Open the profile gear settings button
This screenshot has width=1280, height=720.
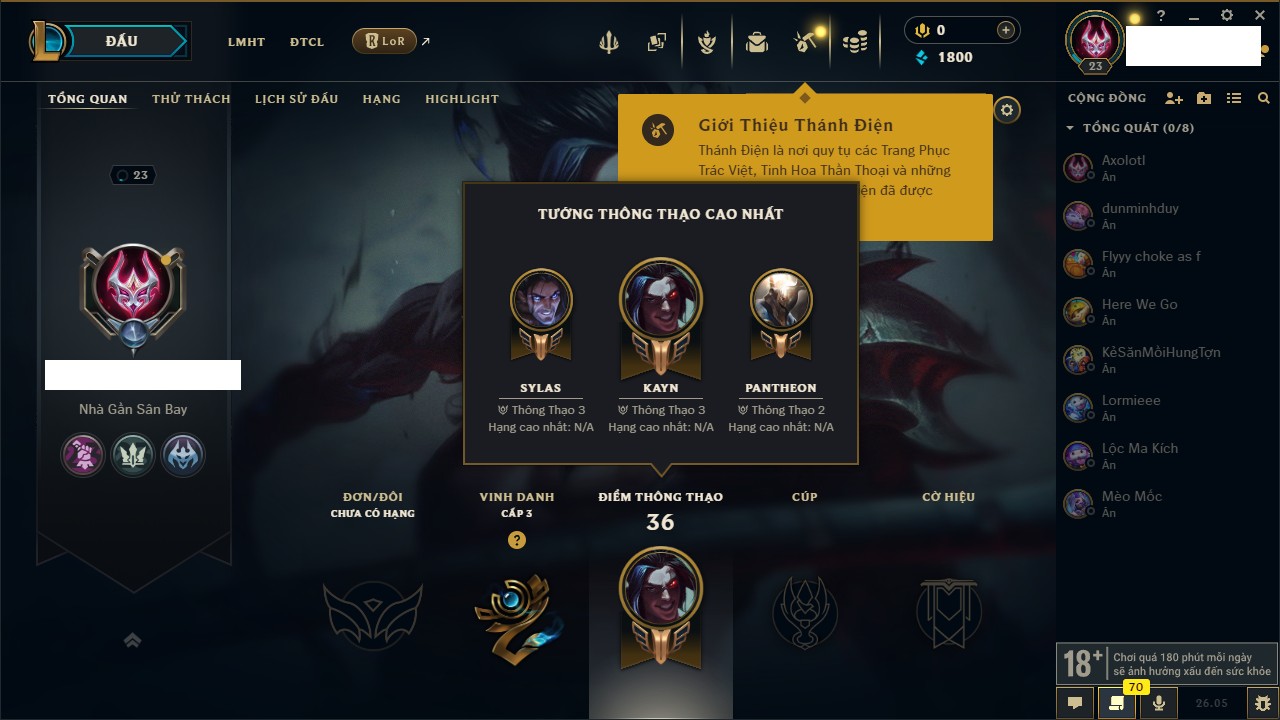pos(1007,110)
